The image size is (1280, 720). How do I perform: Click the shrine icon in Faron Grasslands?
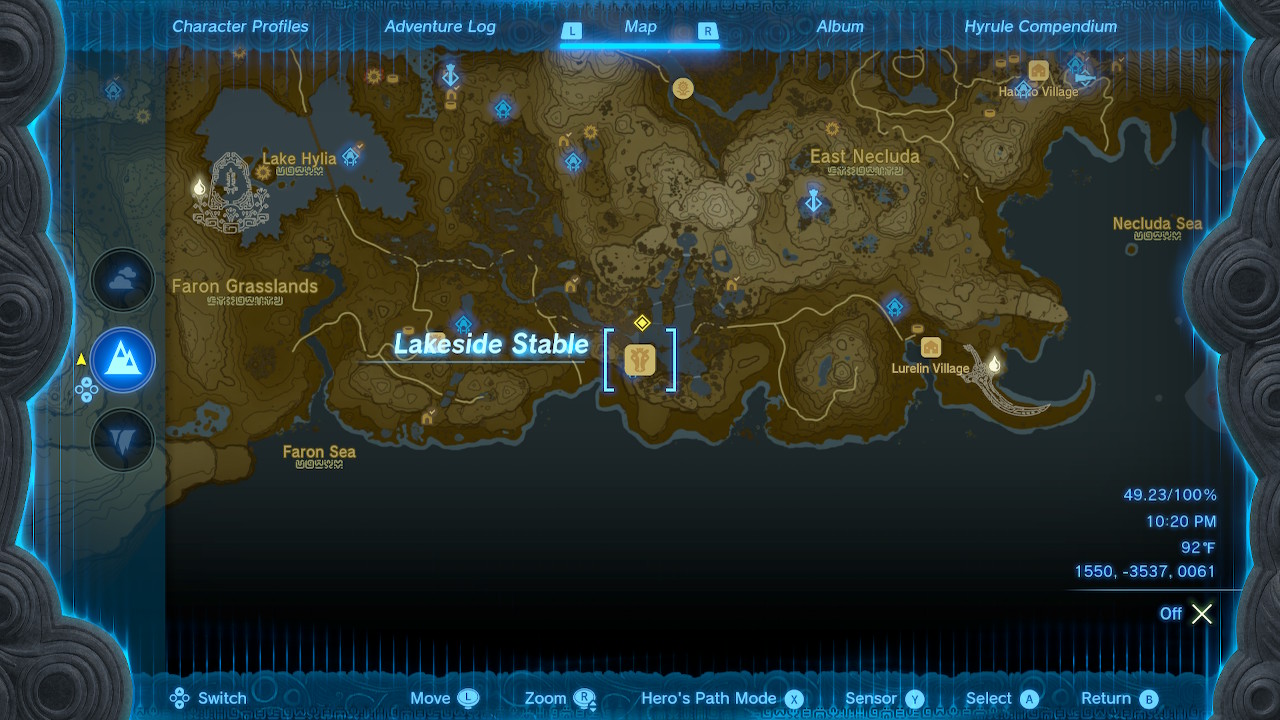click(463, 323)
